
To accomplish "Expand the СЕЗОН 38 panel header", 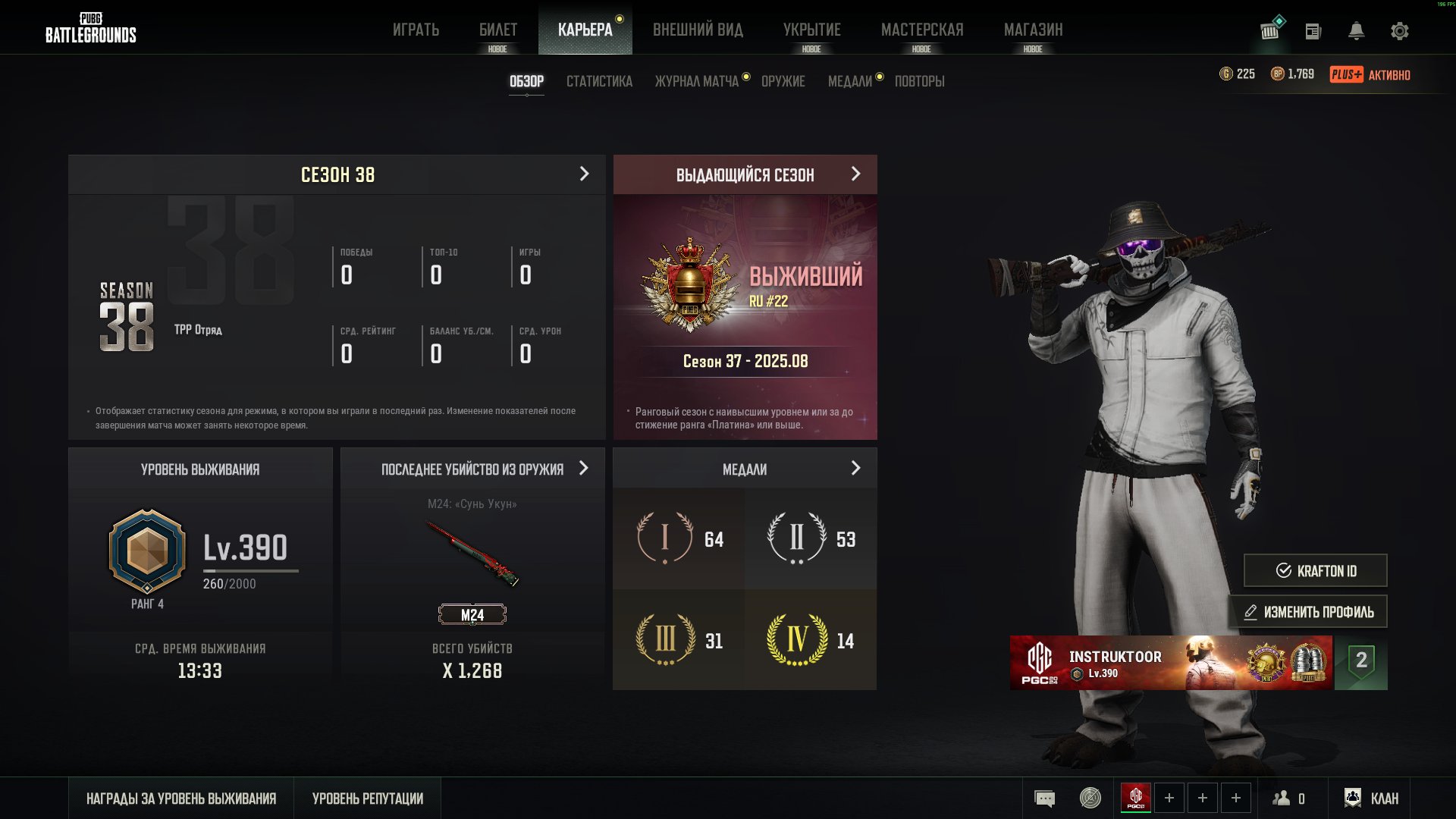I will (x=337, y=174).
